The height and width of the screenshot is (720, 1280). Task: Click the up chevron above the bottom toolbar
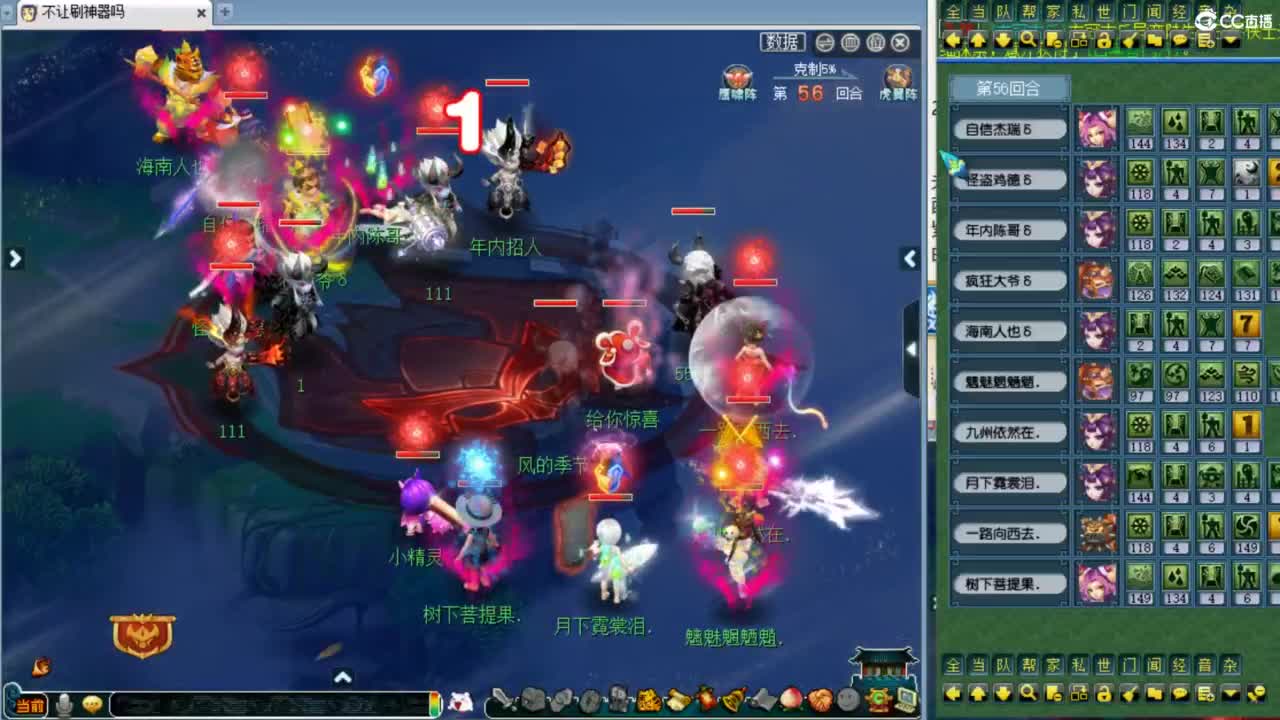click(343, 677)
